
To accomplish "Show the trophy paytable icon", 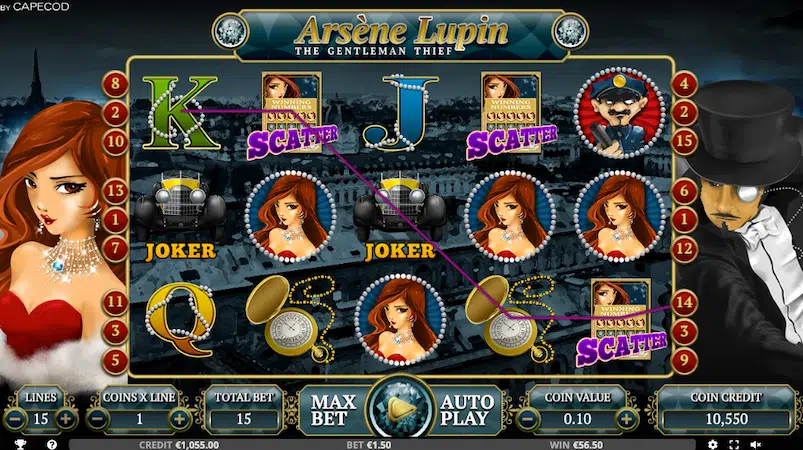I will coord(18,443).
